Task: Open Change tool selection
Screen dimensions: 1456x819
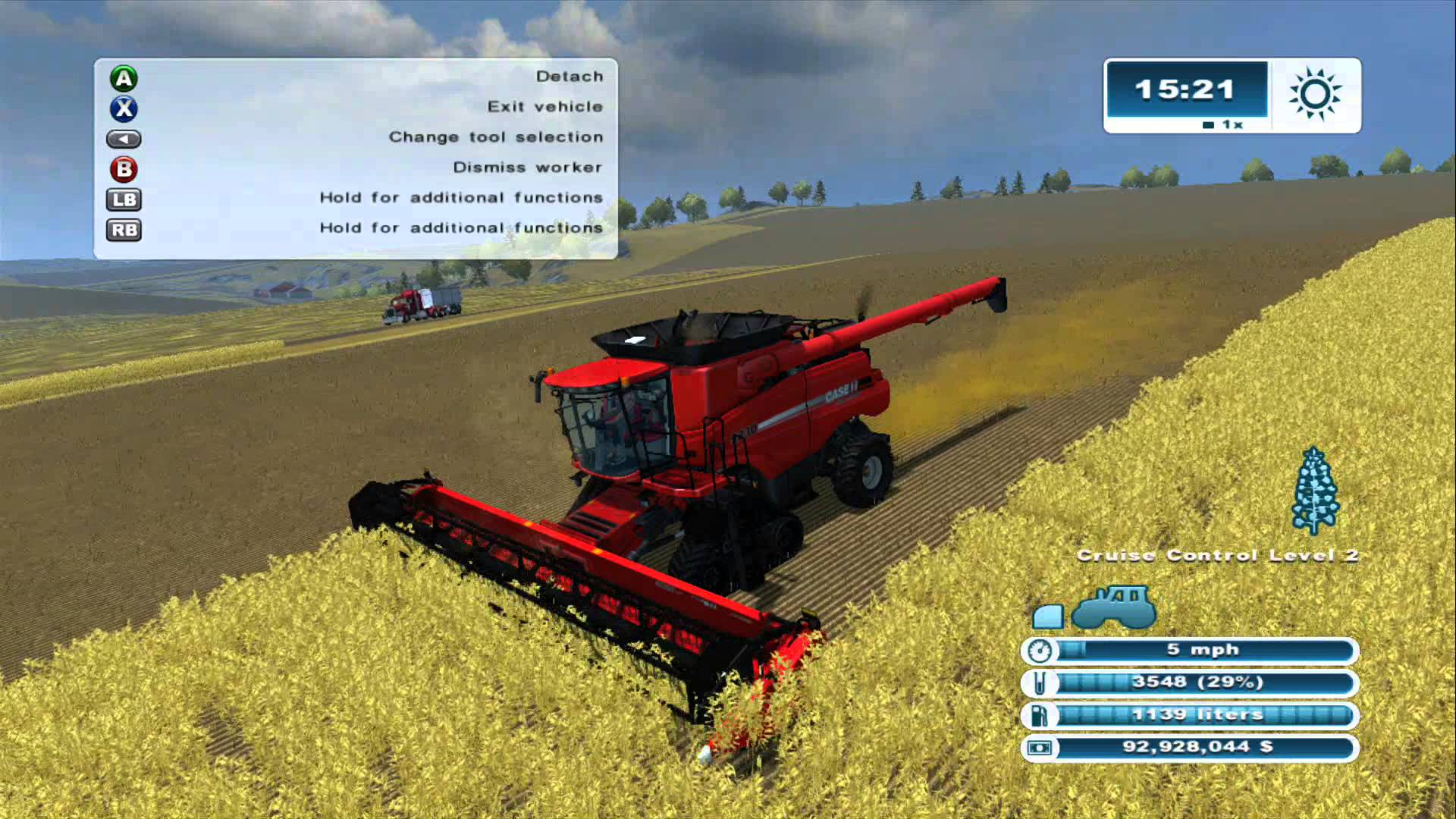Action: 495,137
